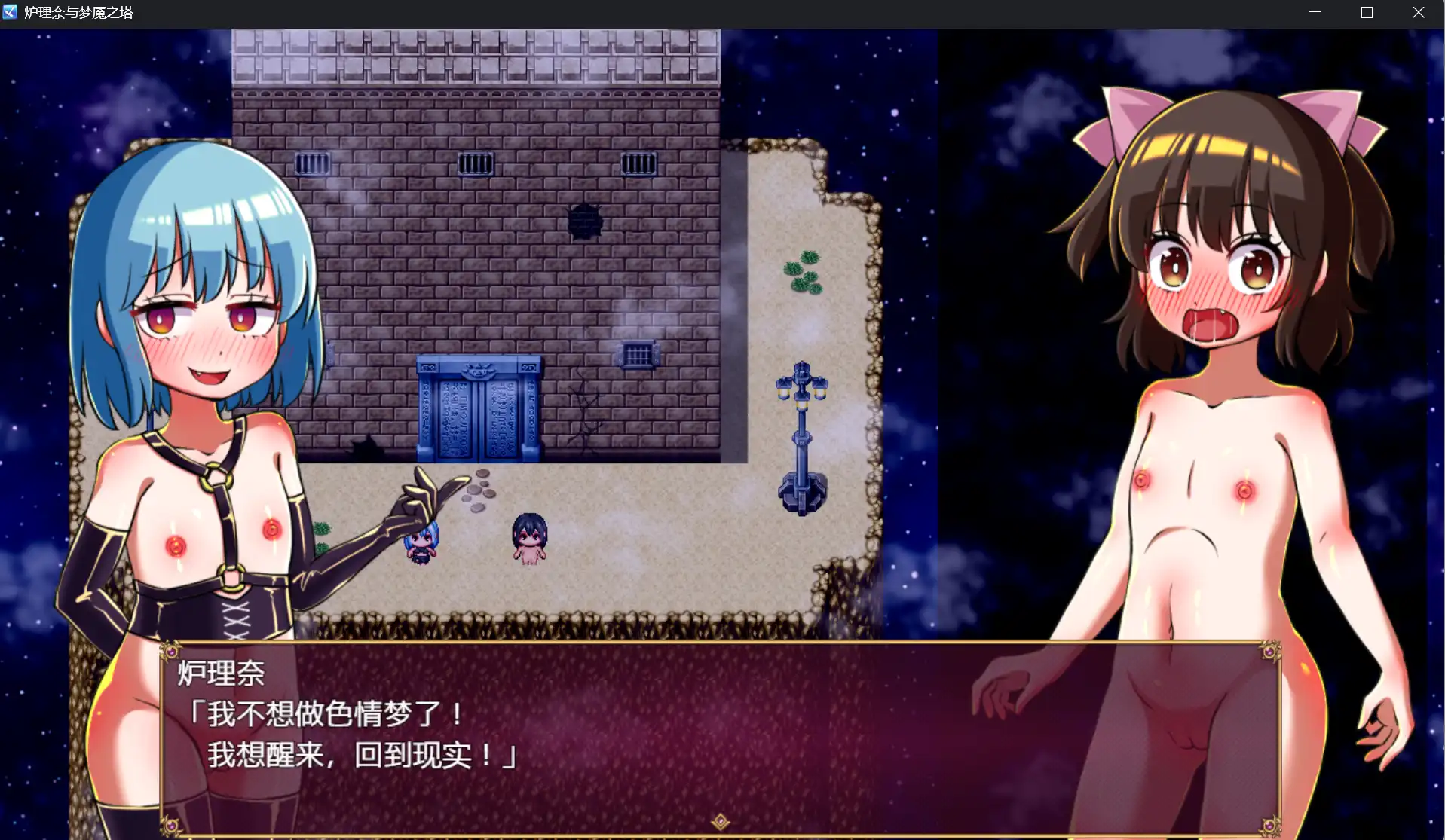1445x840 pixels.
Task: Click the naked player sprite on the sand
Action: click(x=528, y=539)
